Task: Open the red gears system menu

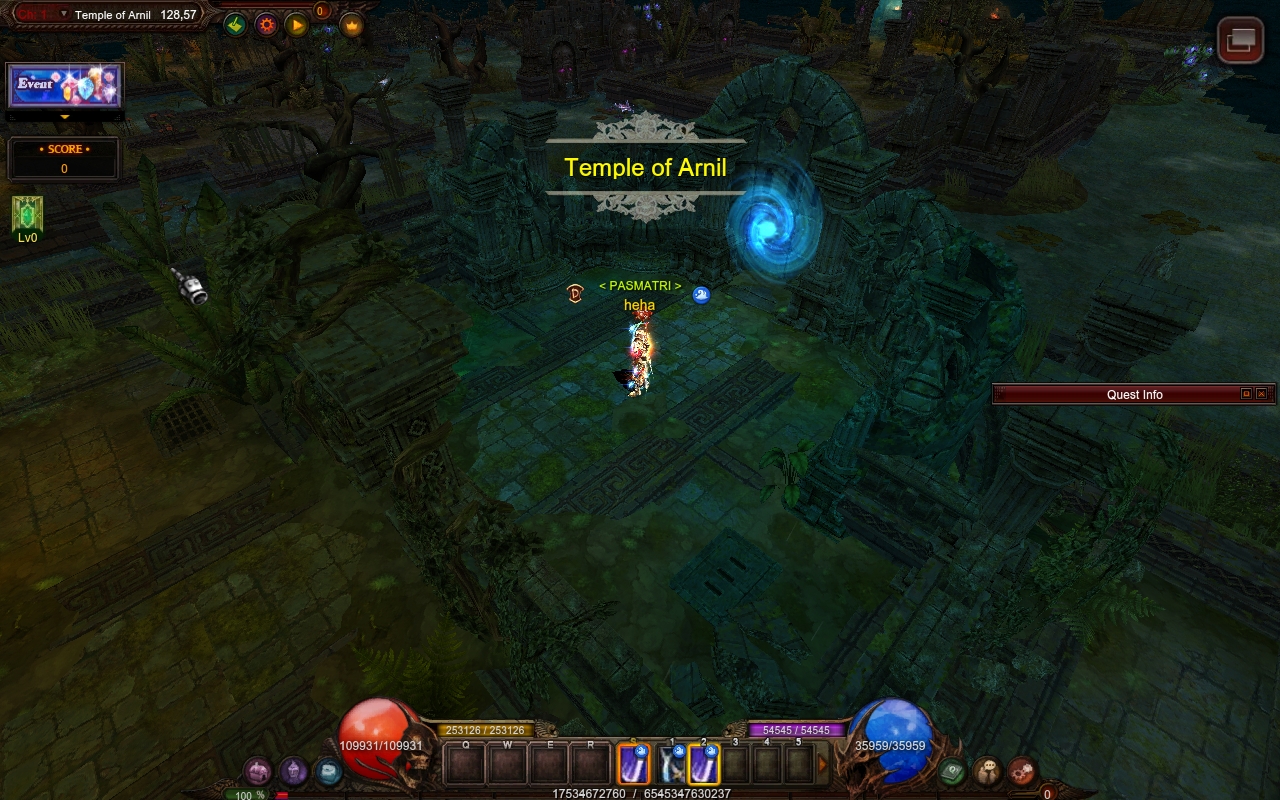Action: (1021, 771)
